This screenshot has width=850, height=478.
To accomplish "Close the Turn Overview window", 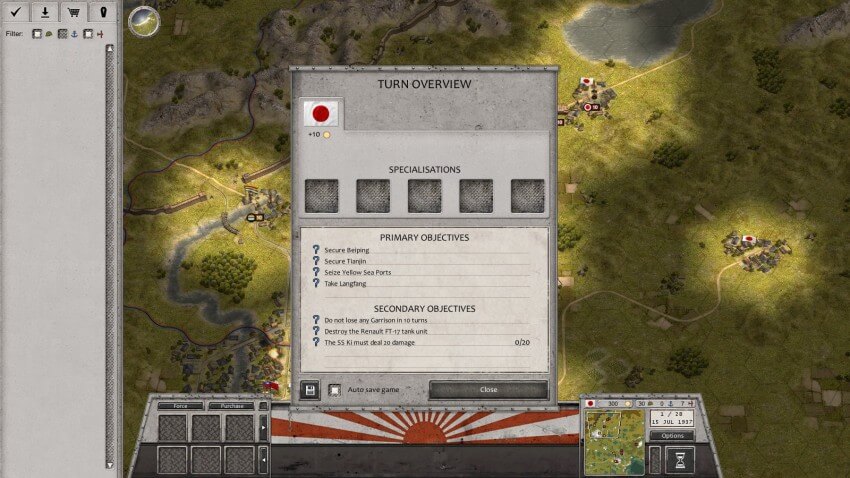I will tap(488, 389).
